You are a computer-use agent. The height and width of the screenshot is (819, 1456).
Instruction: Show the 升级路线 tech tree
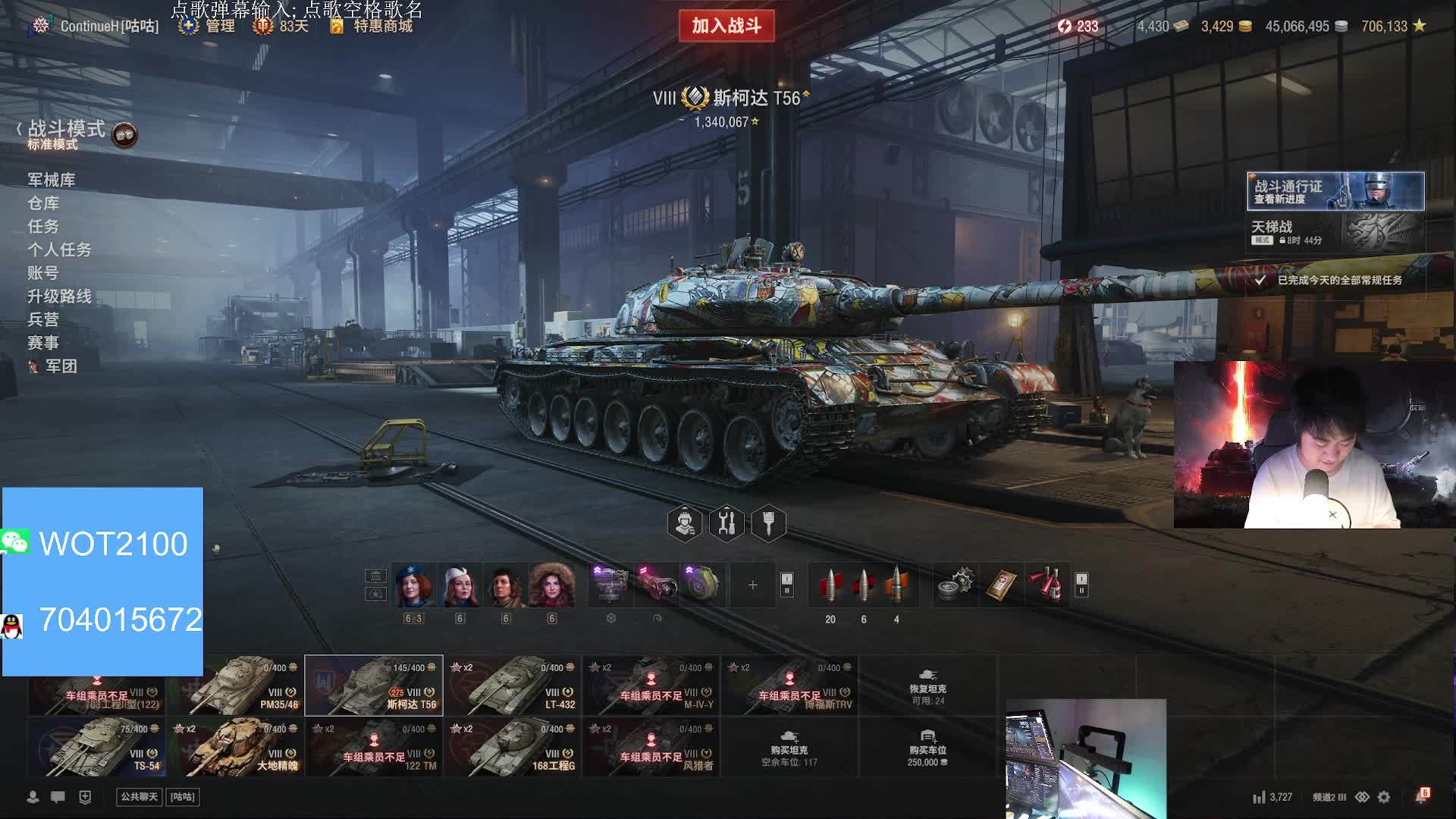(59, 296)
